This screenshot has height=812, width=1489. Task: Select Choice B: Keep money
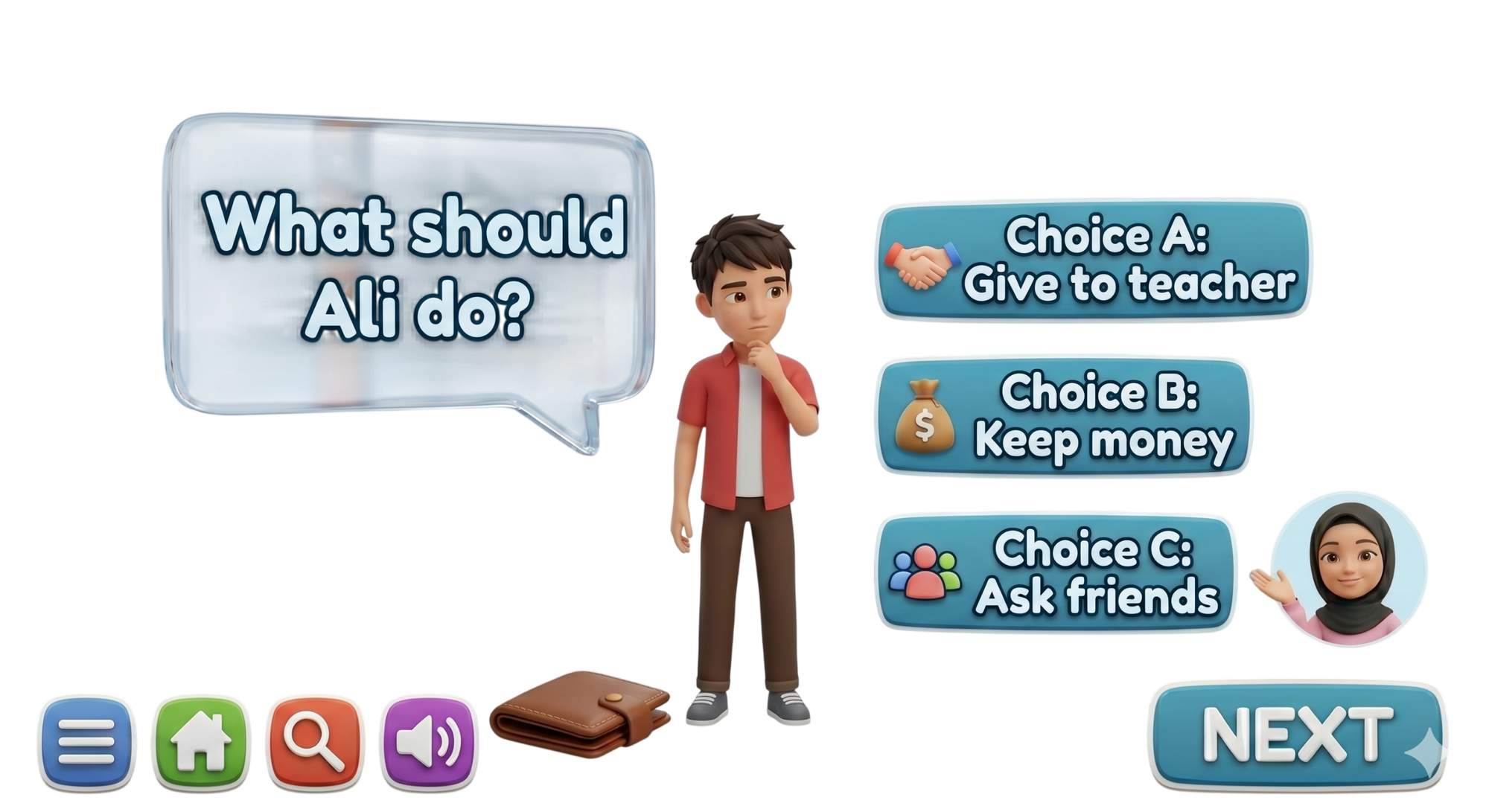(1063, 416)
